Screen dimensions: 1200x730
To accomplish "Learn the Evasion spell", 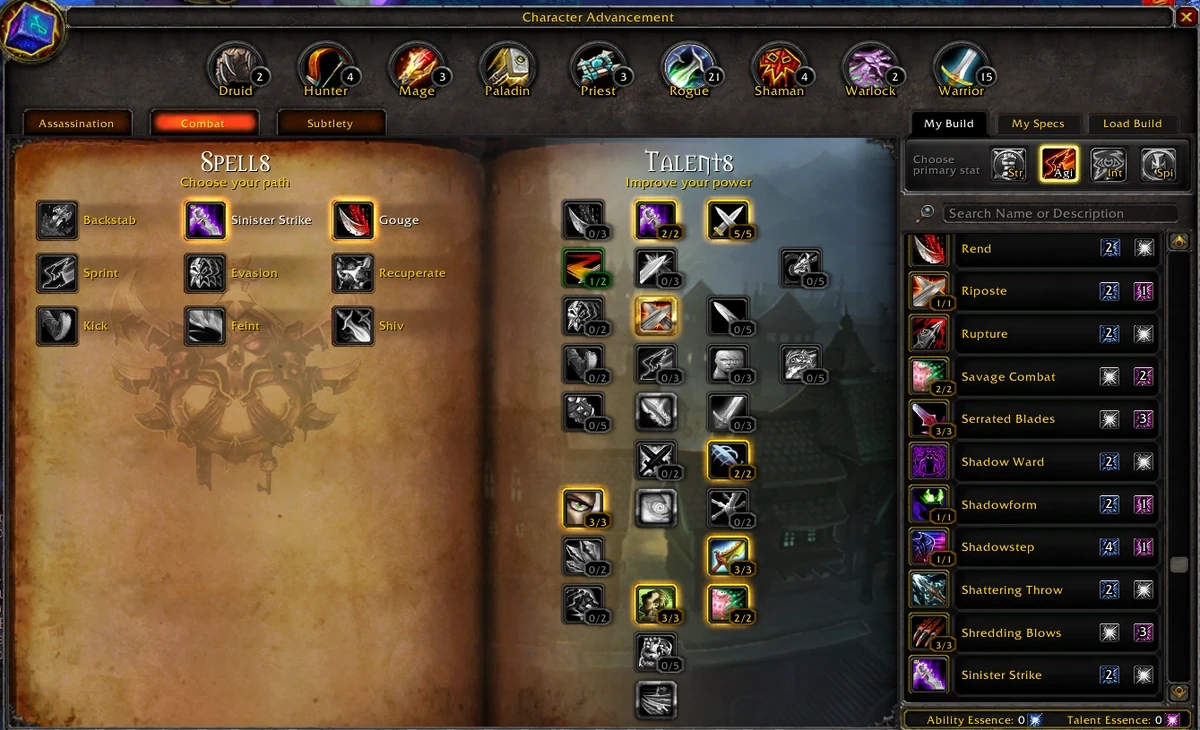I will (x=205, y=273).
